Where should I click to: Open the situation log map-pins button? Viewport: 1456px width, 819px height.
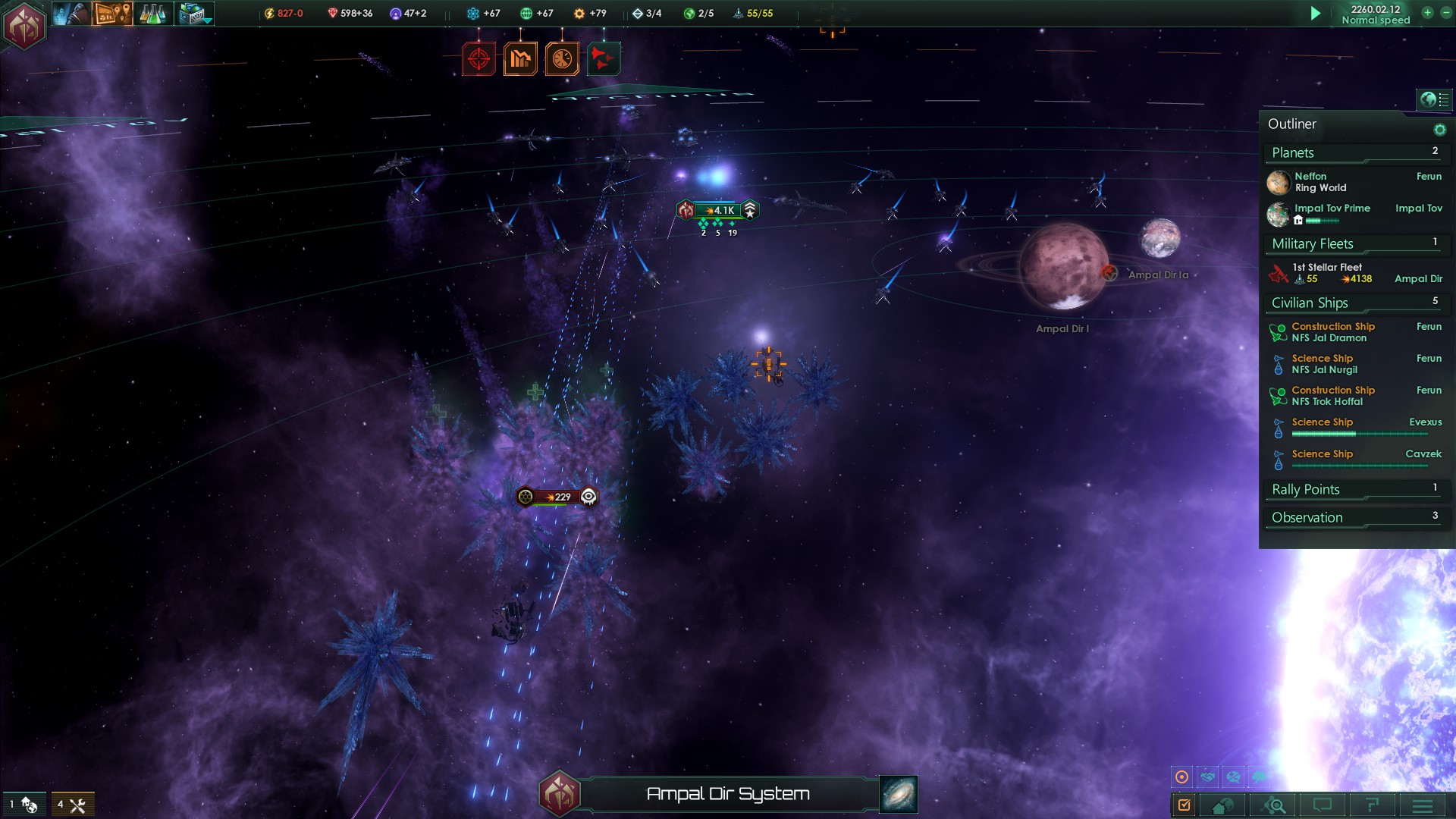112,14
